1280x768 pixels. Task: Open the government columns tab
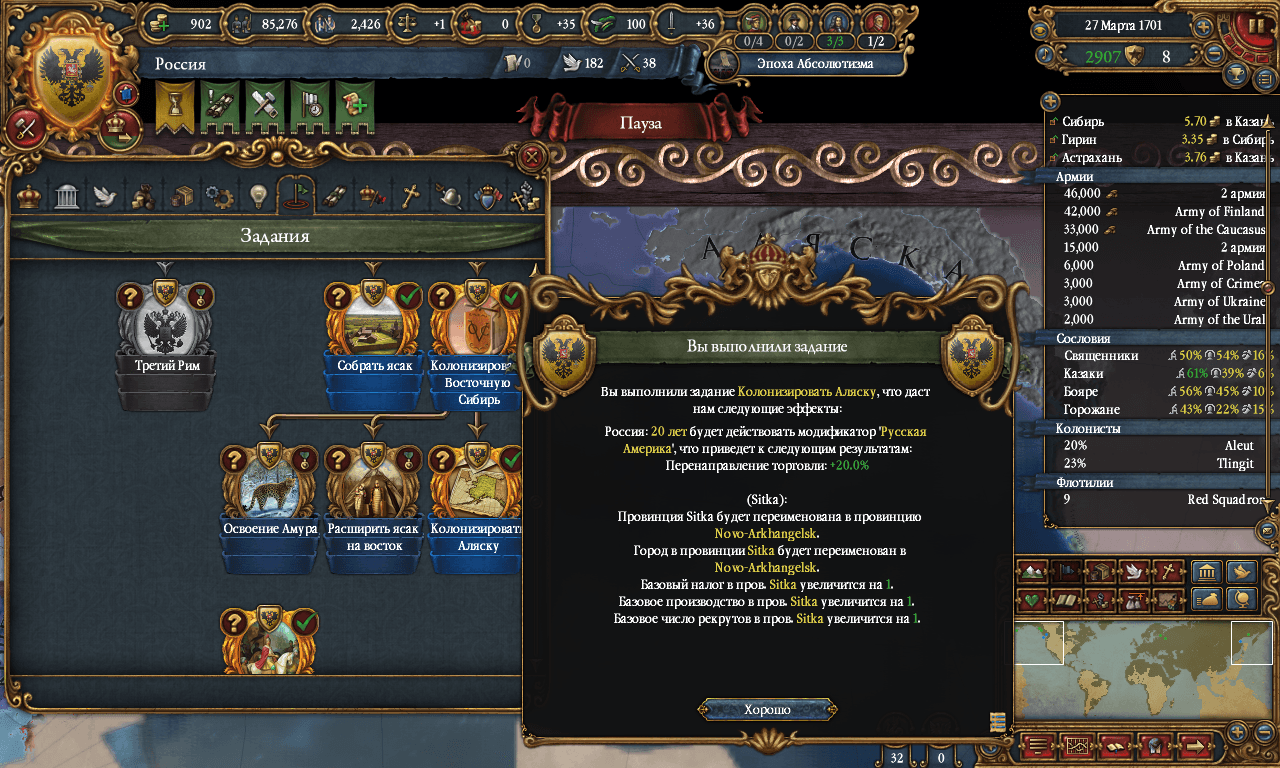pyautogui.click(x=67, y=196)
